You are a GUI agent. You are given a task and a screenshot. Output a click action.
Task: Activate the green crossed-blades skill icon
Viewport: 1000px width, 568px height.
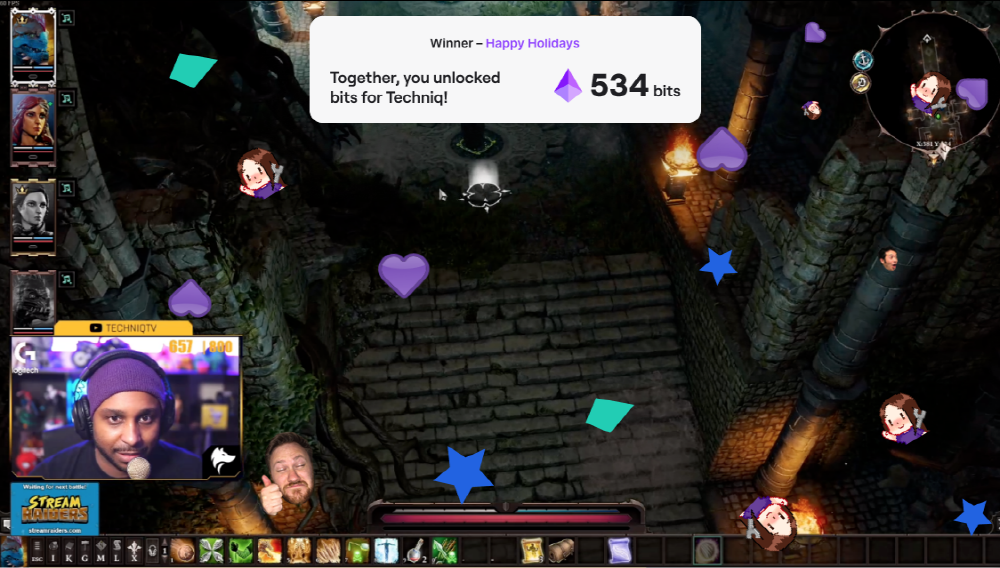click(x=212, y=551)
